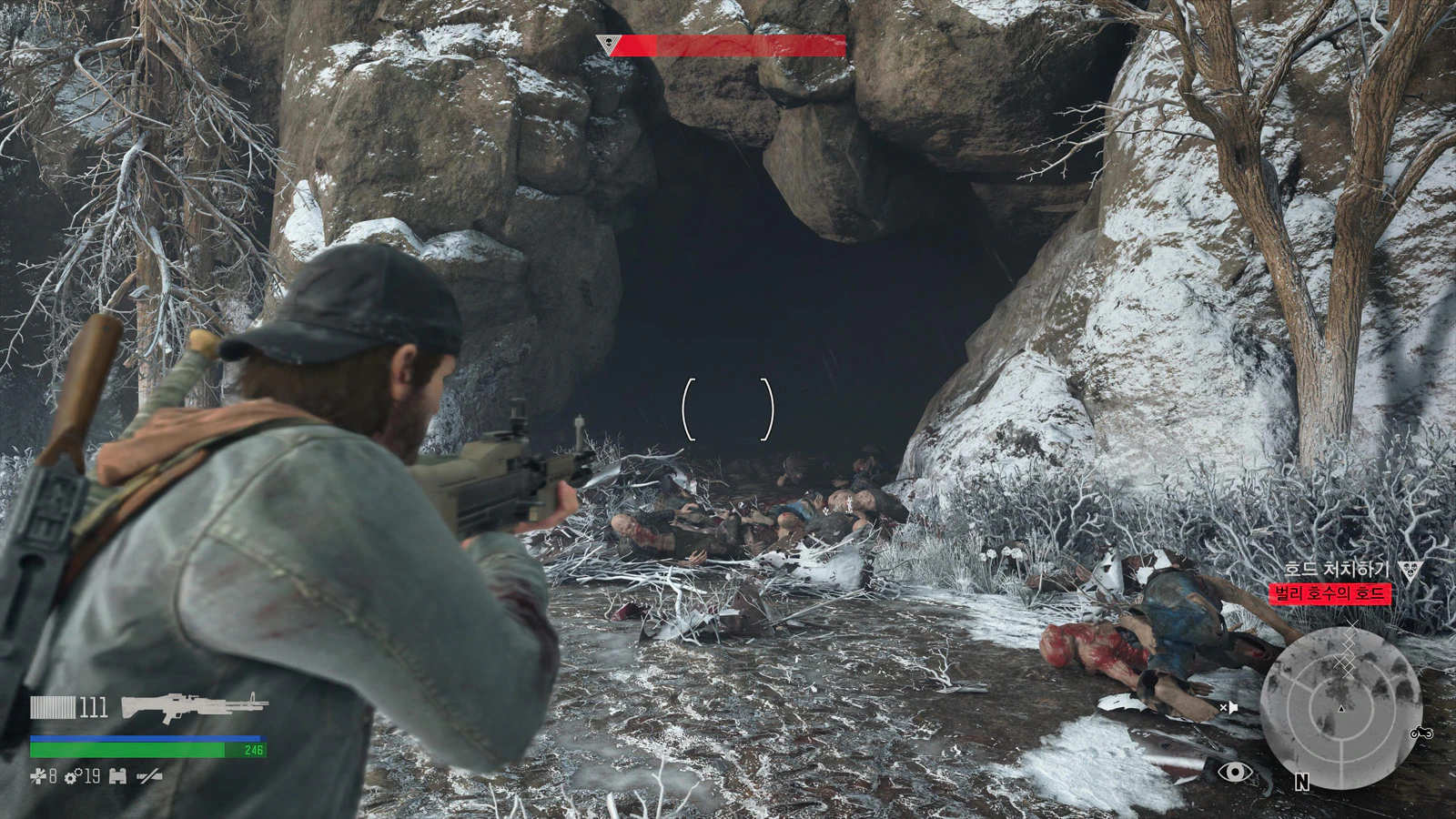Select the crossed-out suppressor icon
The height and width of the screenshot is (819, 1456).
coord(149,776)
